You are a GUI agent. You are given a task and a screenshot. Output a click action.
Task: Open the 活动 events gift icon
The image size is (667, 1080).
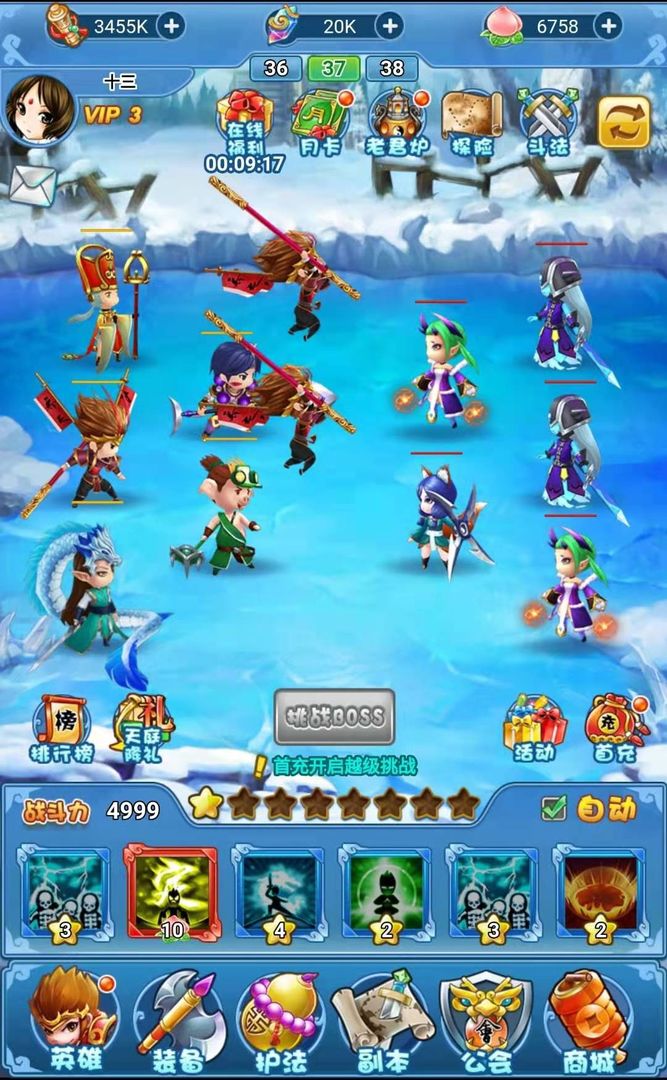pyautogui.click(x=534, y=726)
